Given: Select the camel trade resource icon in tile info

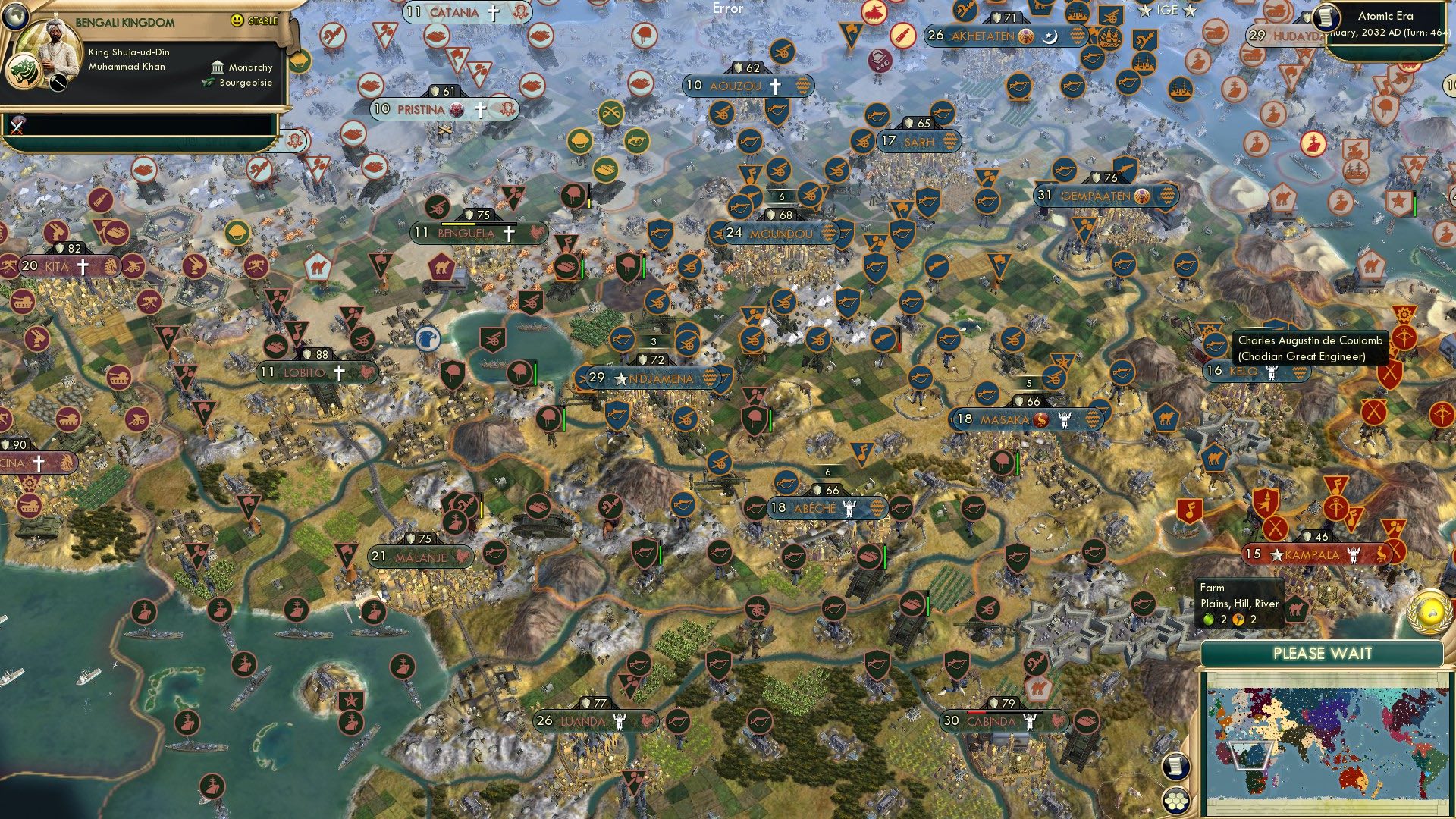Looking at the screenshot, I should [x=1298, y=610].
